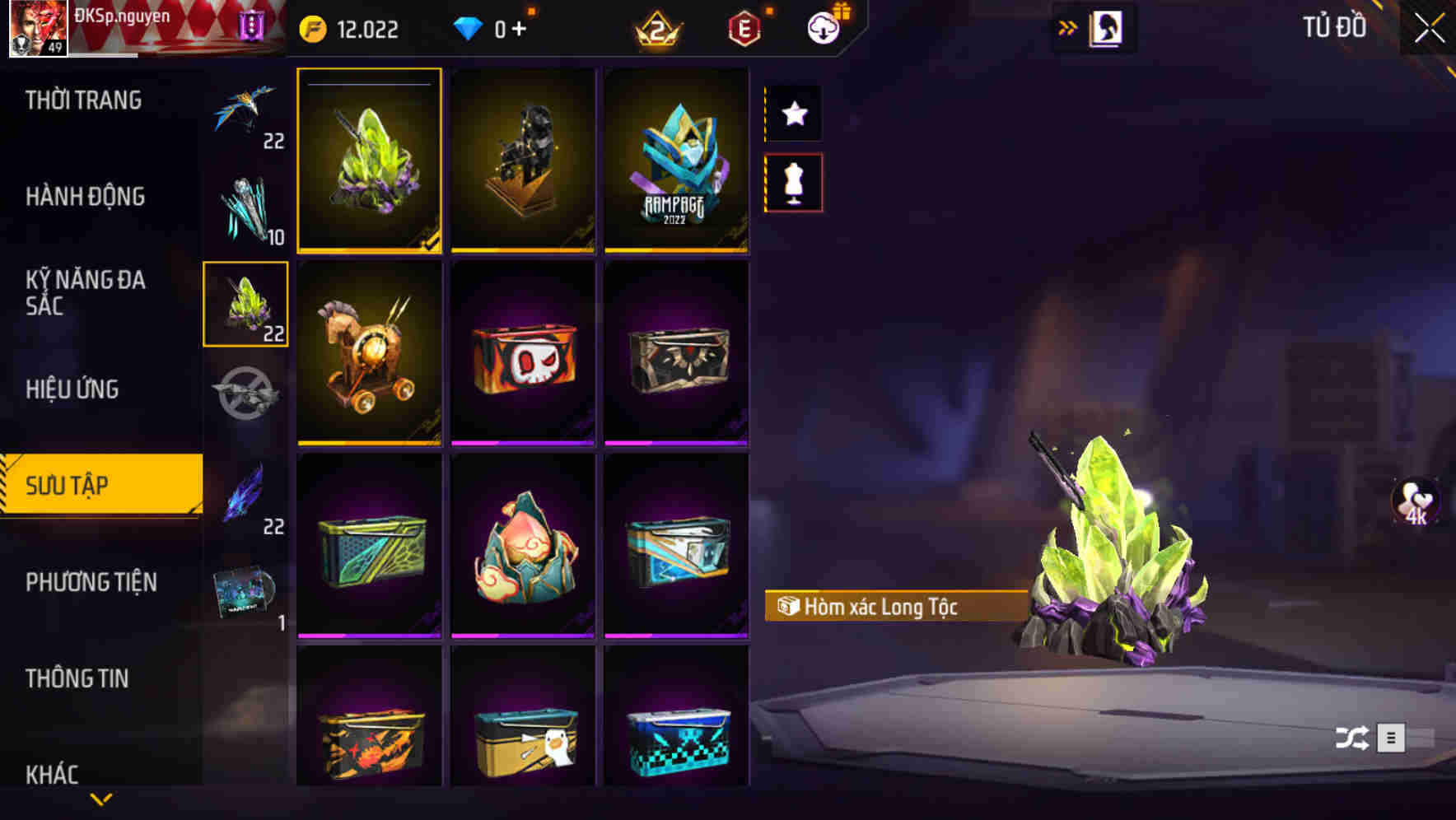This screenshot has height=820, width=1456.
Task: Click the E event badge icon
Action: click(x=743, y=26)
